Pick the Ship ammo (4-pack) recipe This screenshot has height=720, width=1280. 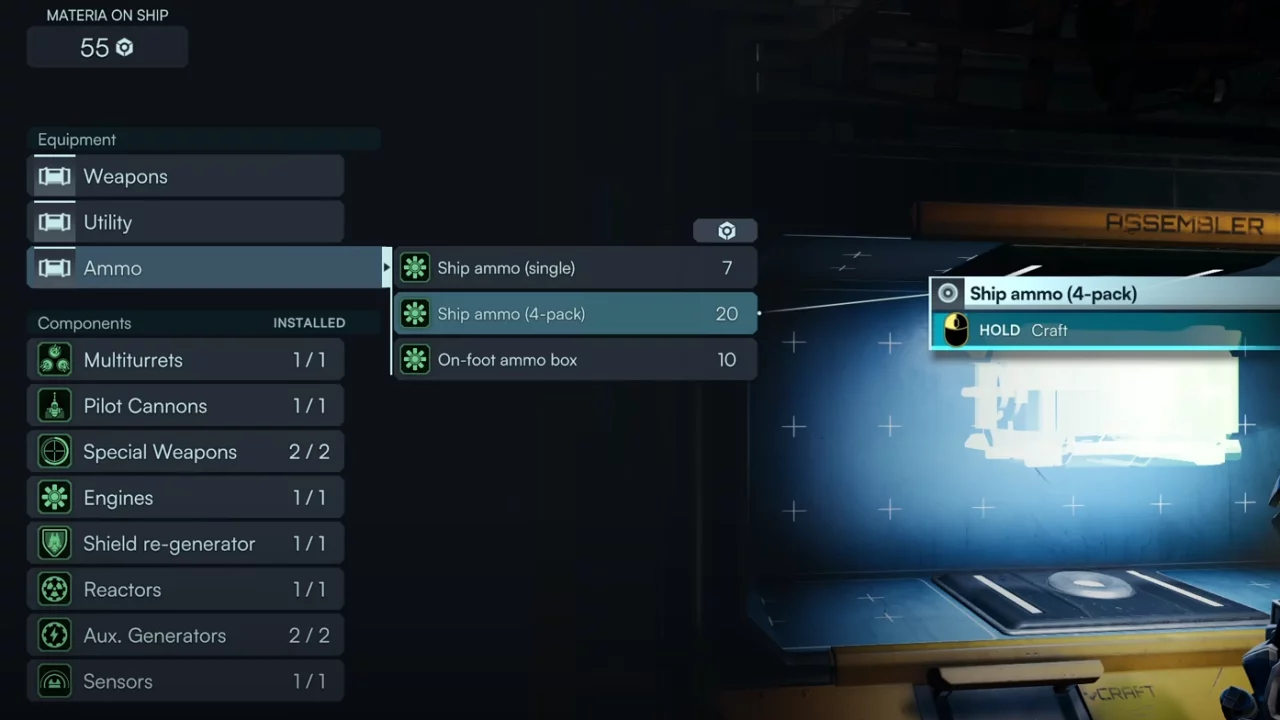point(575,314)
